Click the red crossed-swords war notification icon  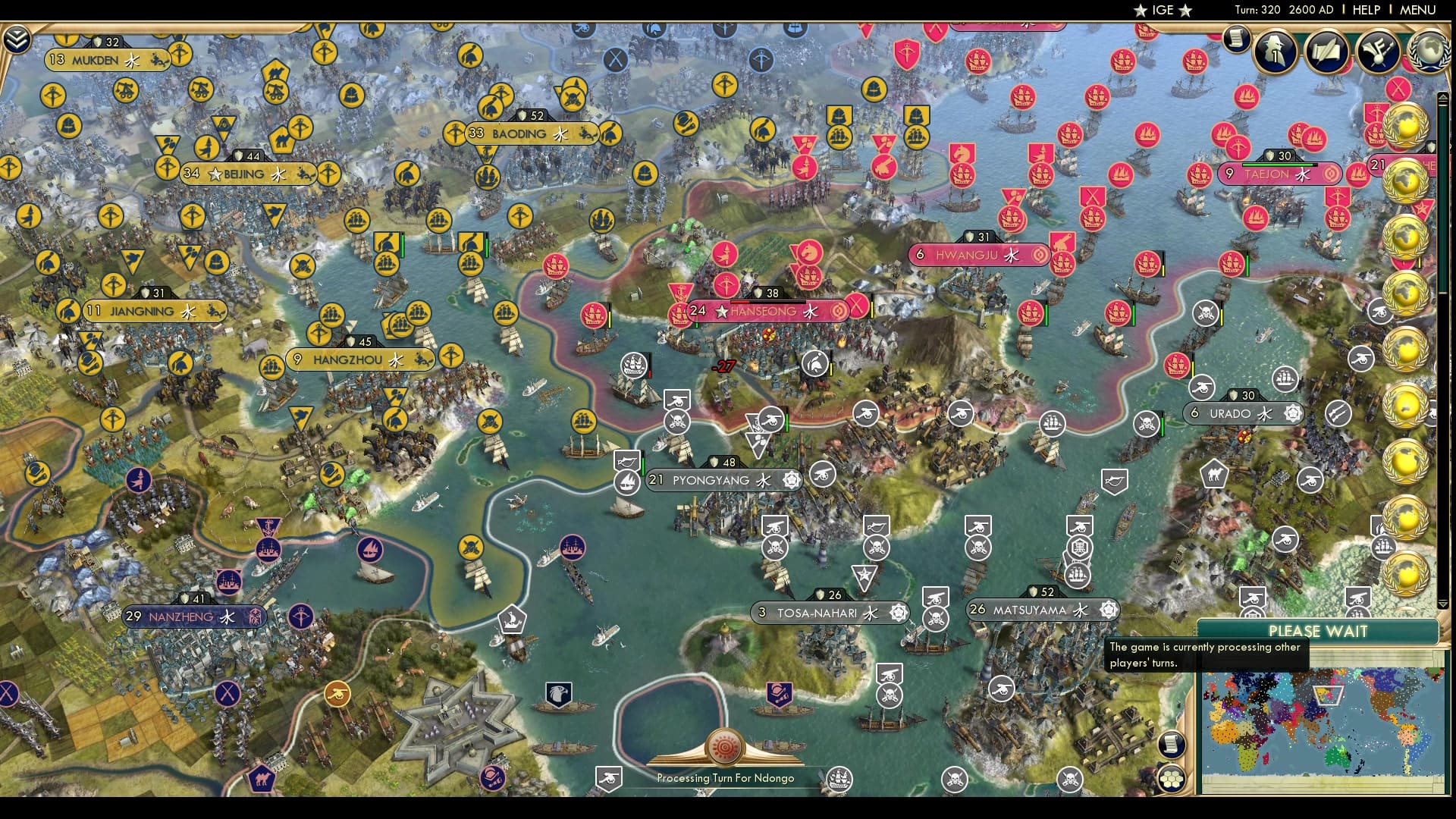tap(1397, 89)
